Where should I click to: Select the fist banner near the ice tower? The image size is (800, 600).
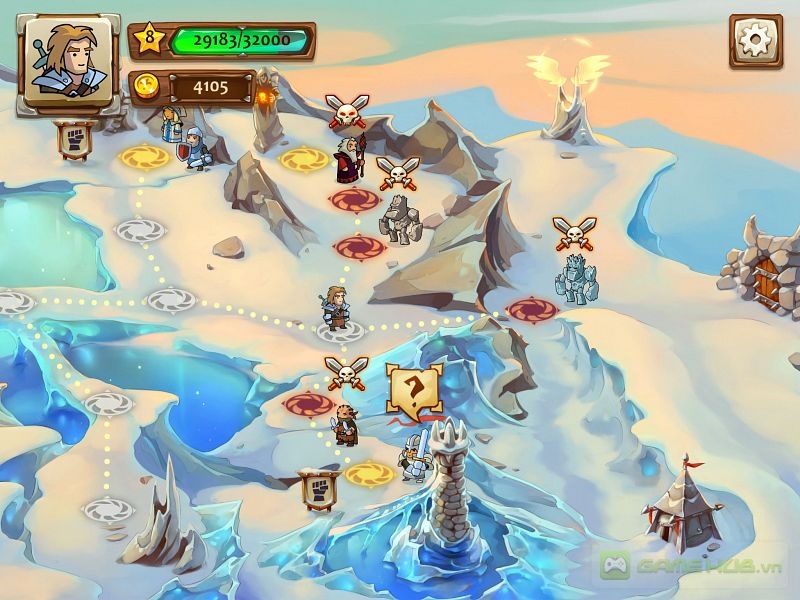click(x=317, y=489)
